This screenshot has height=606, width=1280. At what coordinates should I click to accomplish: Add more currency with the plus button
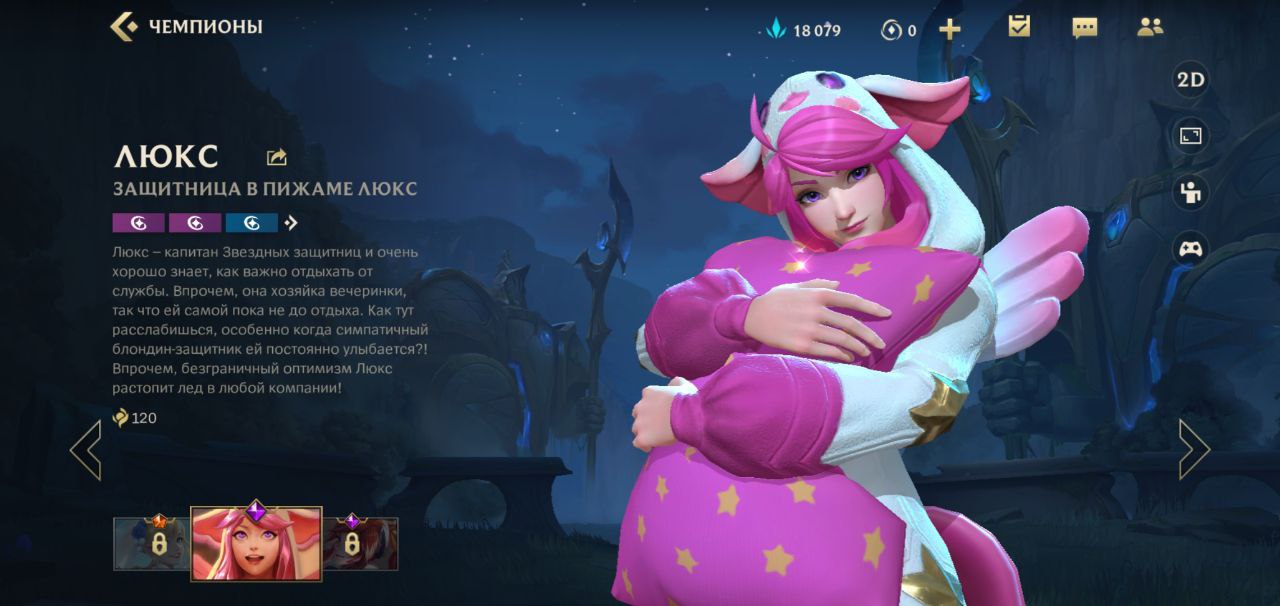coord(950,29)
